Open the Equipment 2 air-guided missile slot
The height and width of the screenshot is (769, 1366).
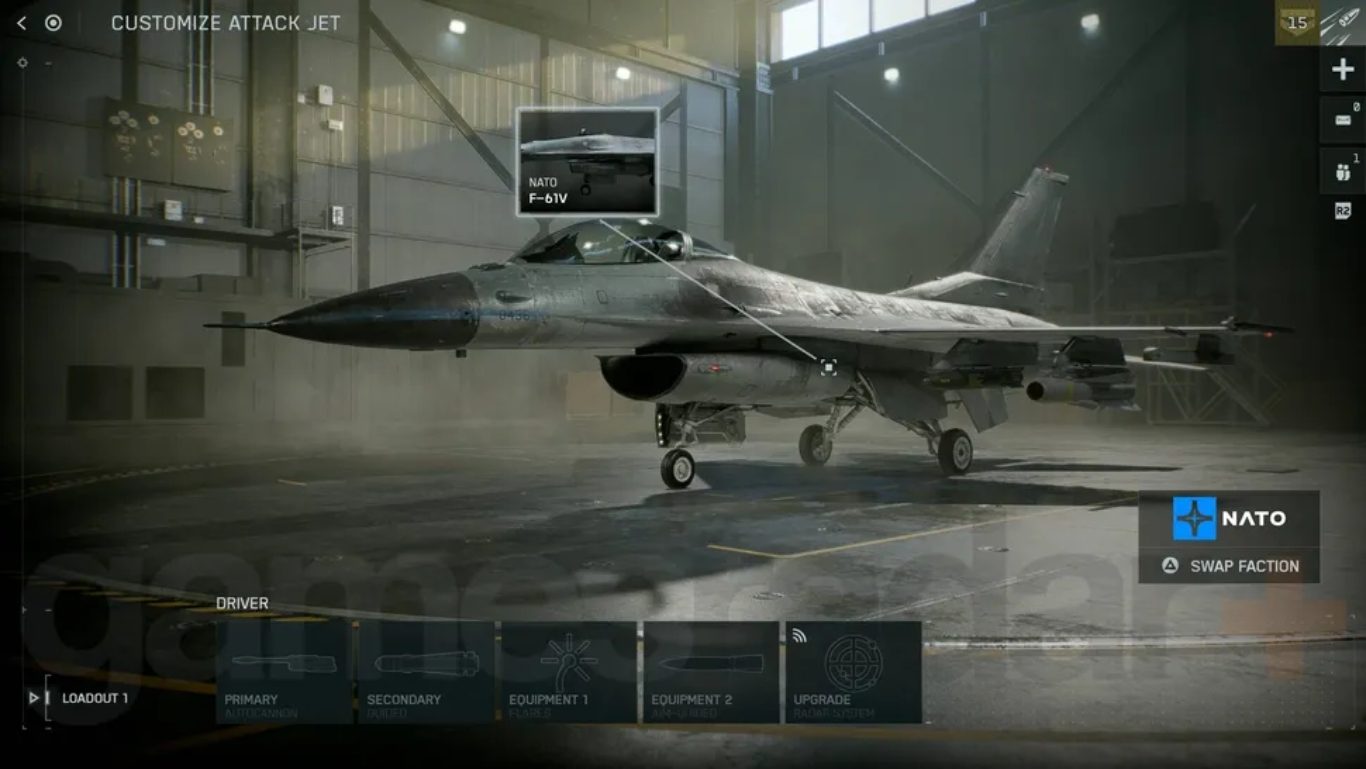711,672
